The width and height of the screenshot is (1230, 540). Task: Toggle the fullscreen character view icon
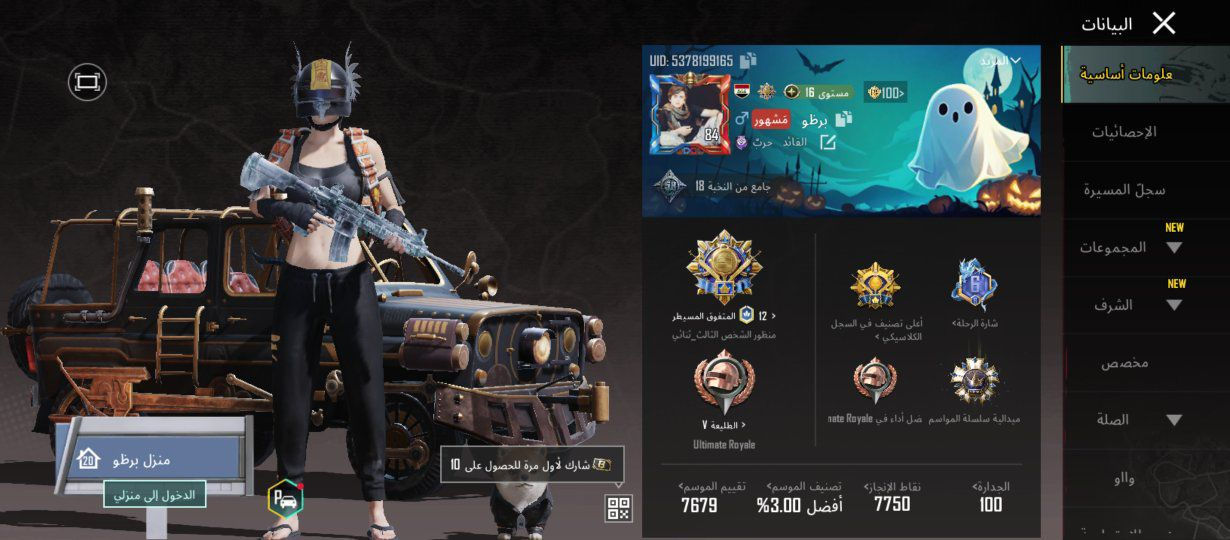[x=87, y=81]
